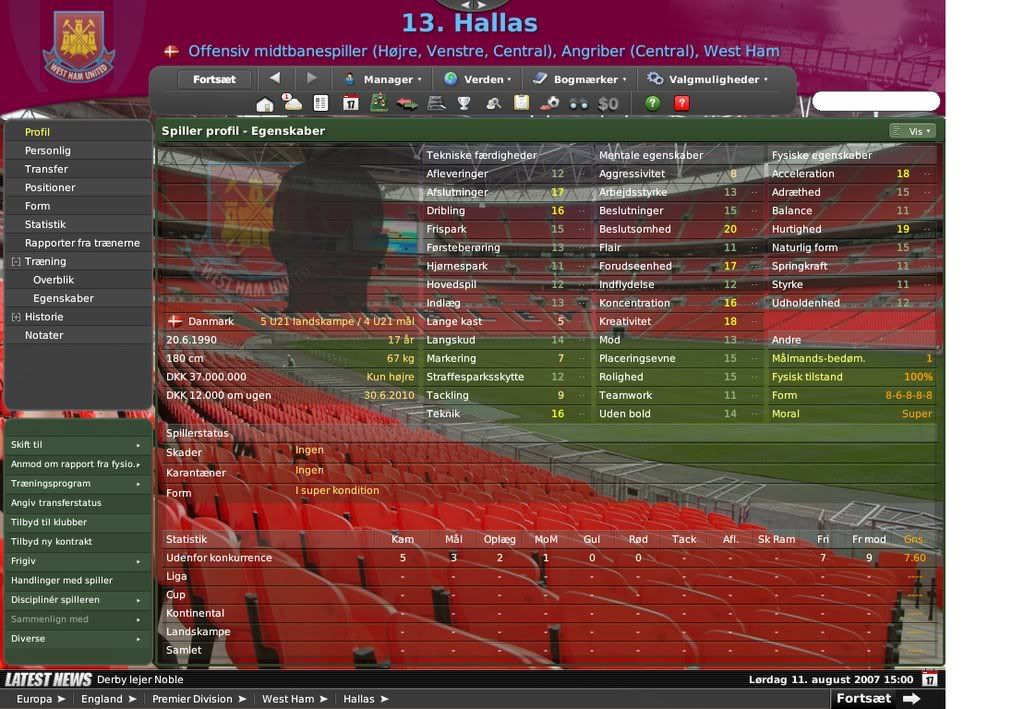This screenshot has height=709, width=1024.
Task: Click the green question mark help icon
Action: tap(653, 103)
